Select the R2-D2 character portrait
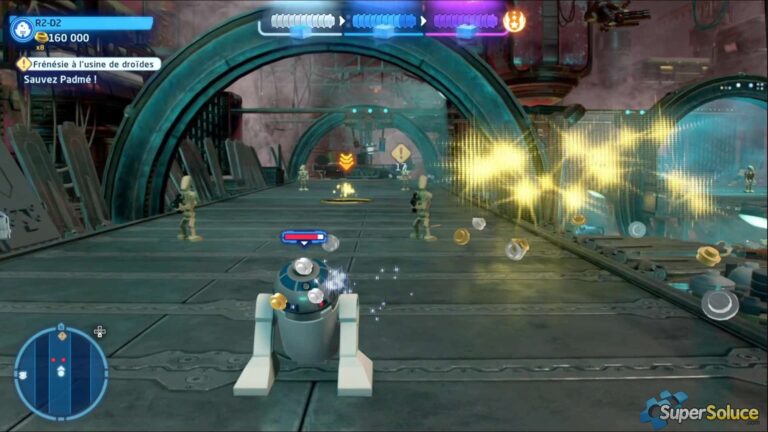Image resolution: width=768 pixels, height=432 pixels. [20, 29]
